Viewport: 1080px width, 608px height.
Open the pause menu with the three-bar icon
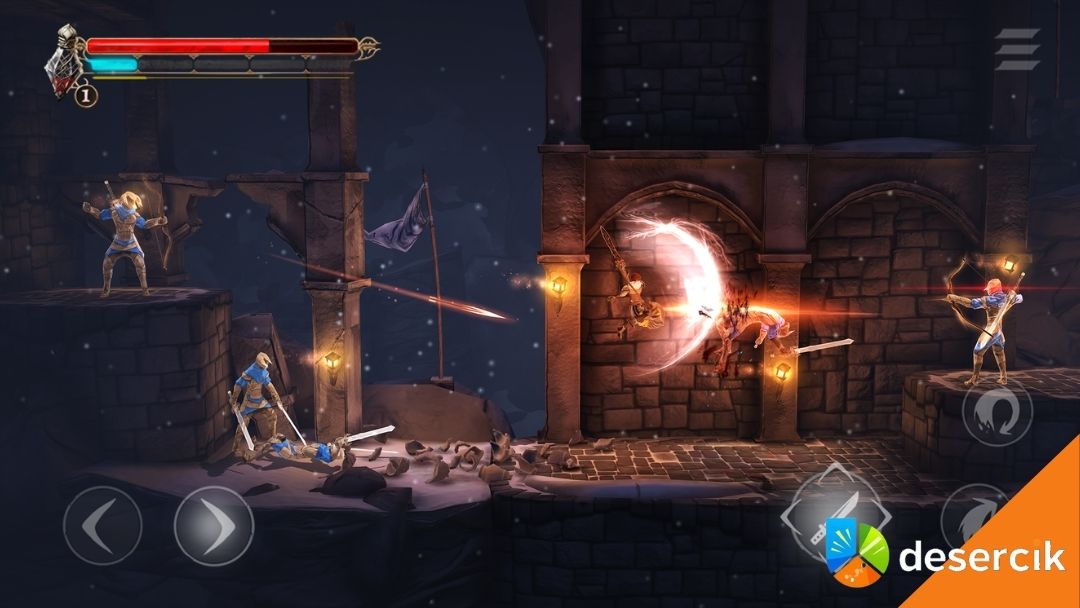pos(1017,49)
